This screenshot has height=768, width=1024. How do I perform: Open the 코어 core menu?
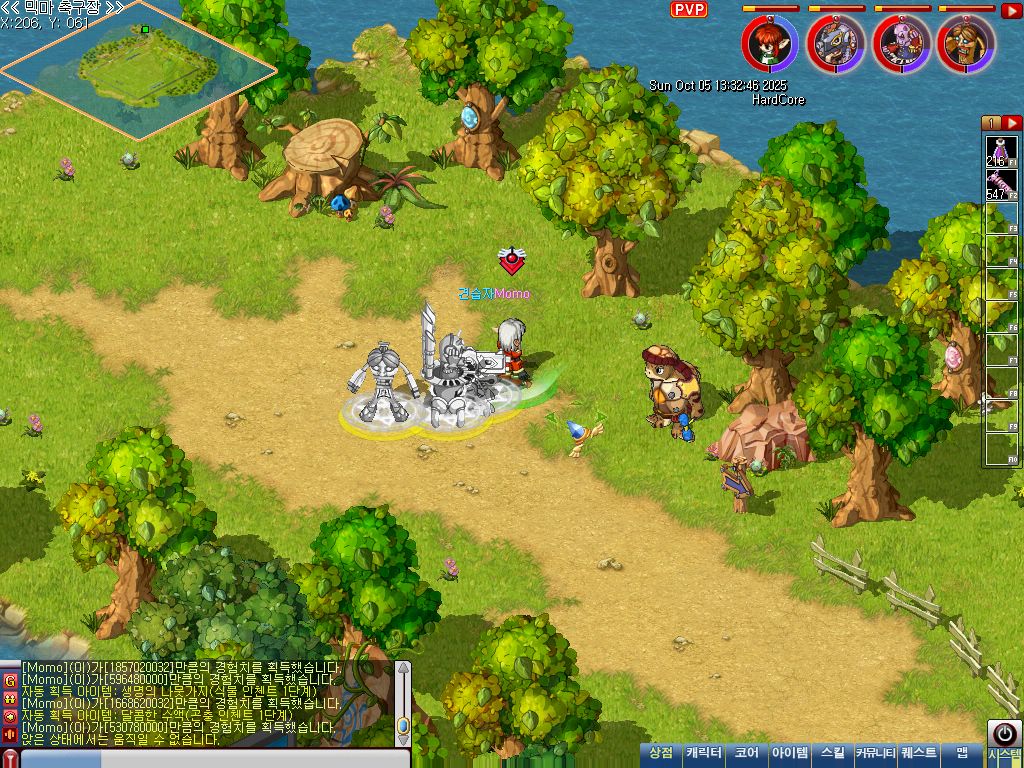point(746,754)
